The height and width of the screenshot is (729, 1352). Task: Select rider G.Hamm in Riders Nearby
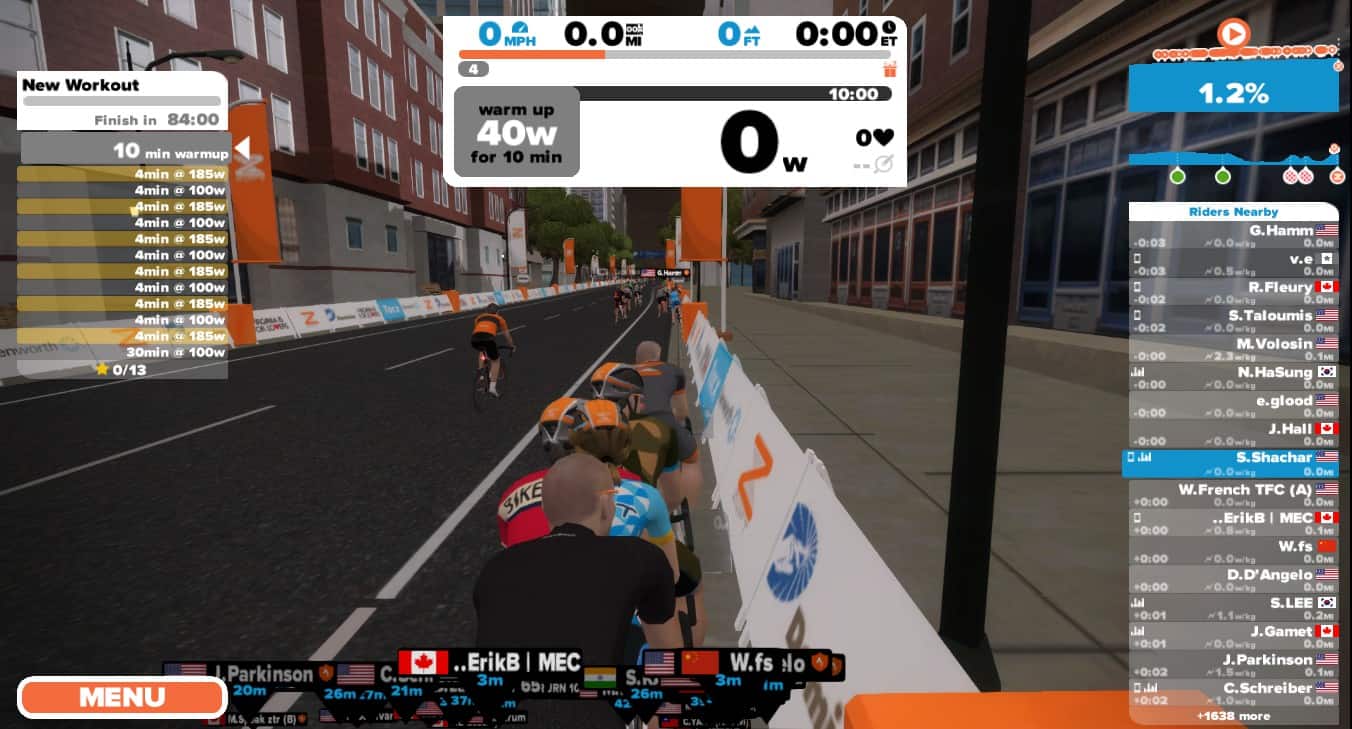[1233, 236]
